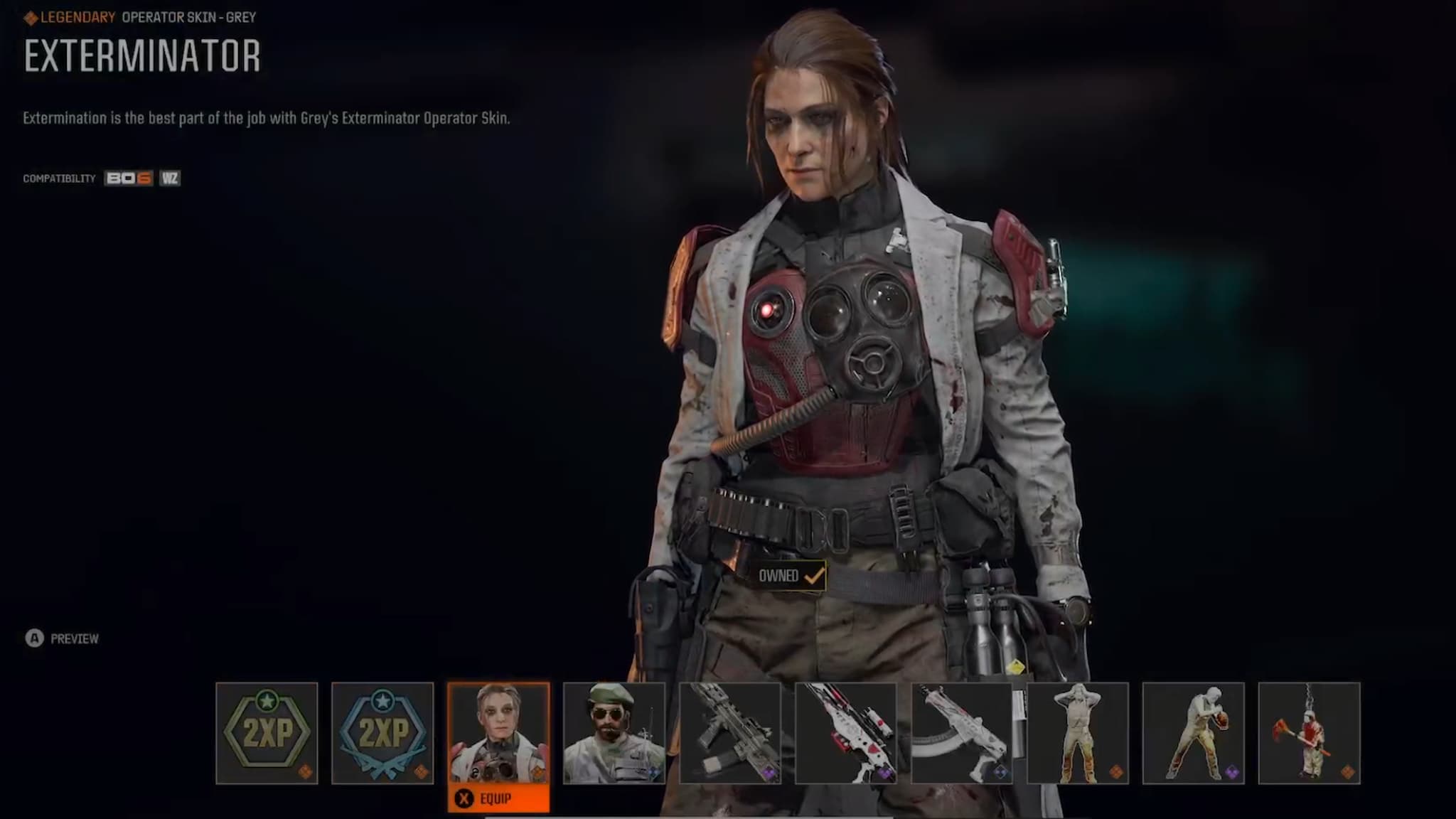Select the crouching figure emote item

(1194, 733)
